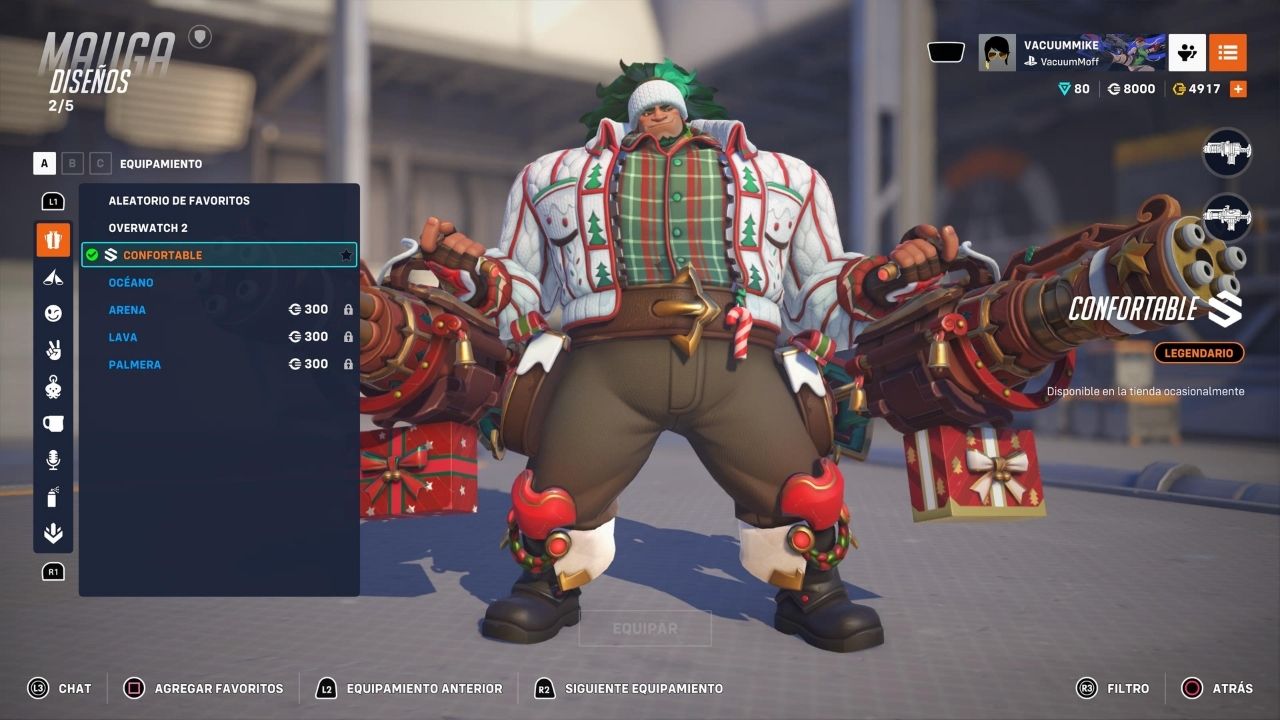Open the sprays spray-can category
Image resolution: width=1280 pixels, height=720 pixels.
pos(53,497)
